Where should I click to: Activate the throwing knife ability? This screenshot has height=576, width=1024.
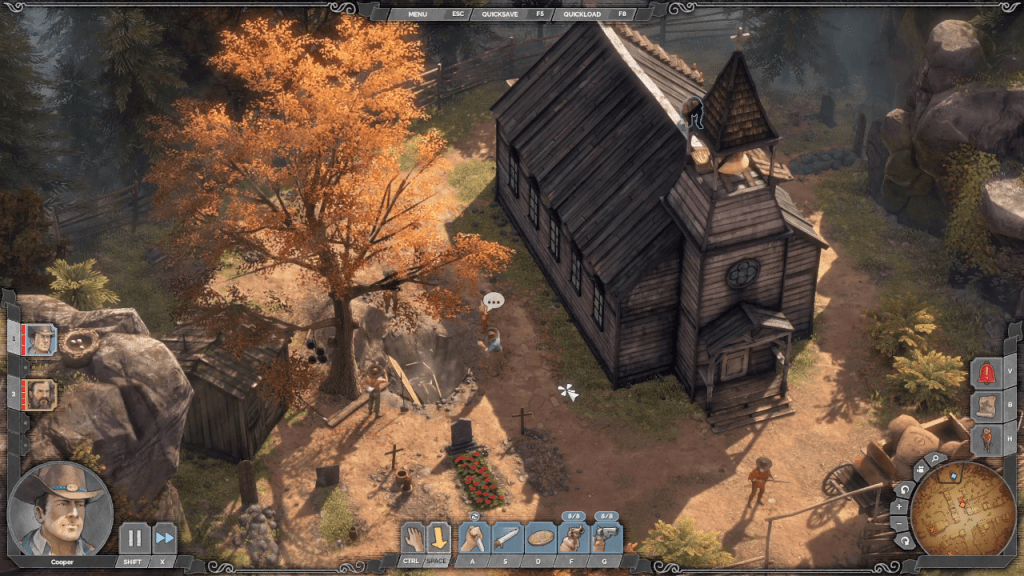pyautogui.click(x=507, y=539)
